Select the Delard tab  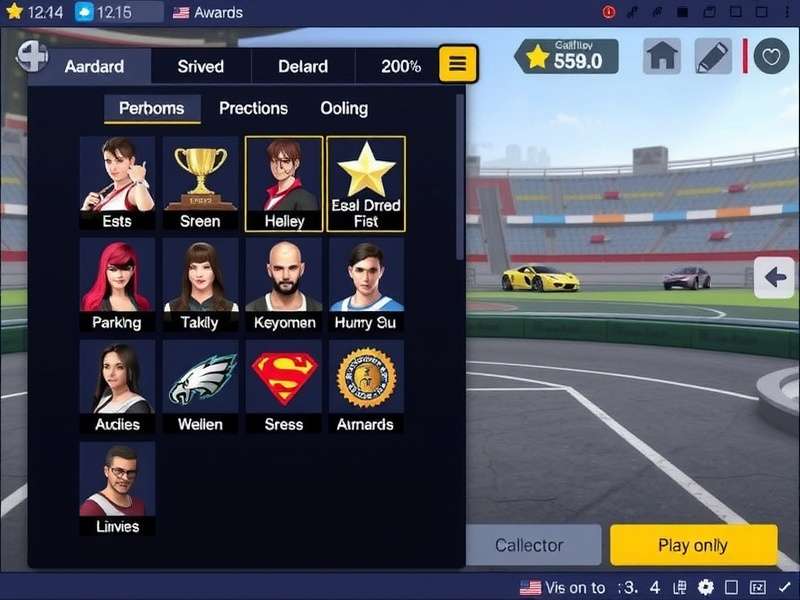click(303, 67)
